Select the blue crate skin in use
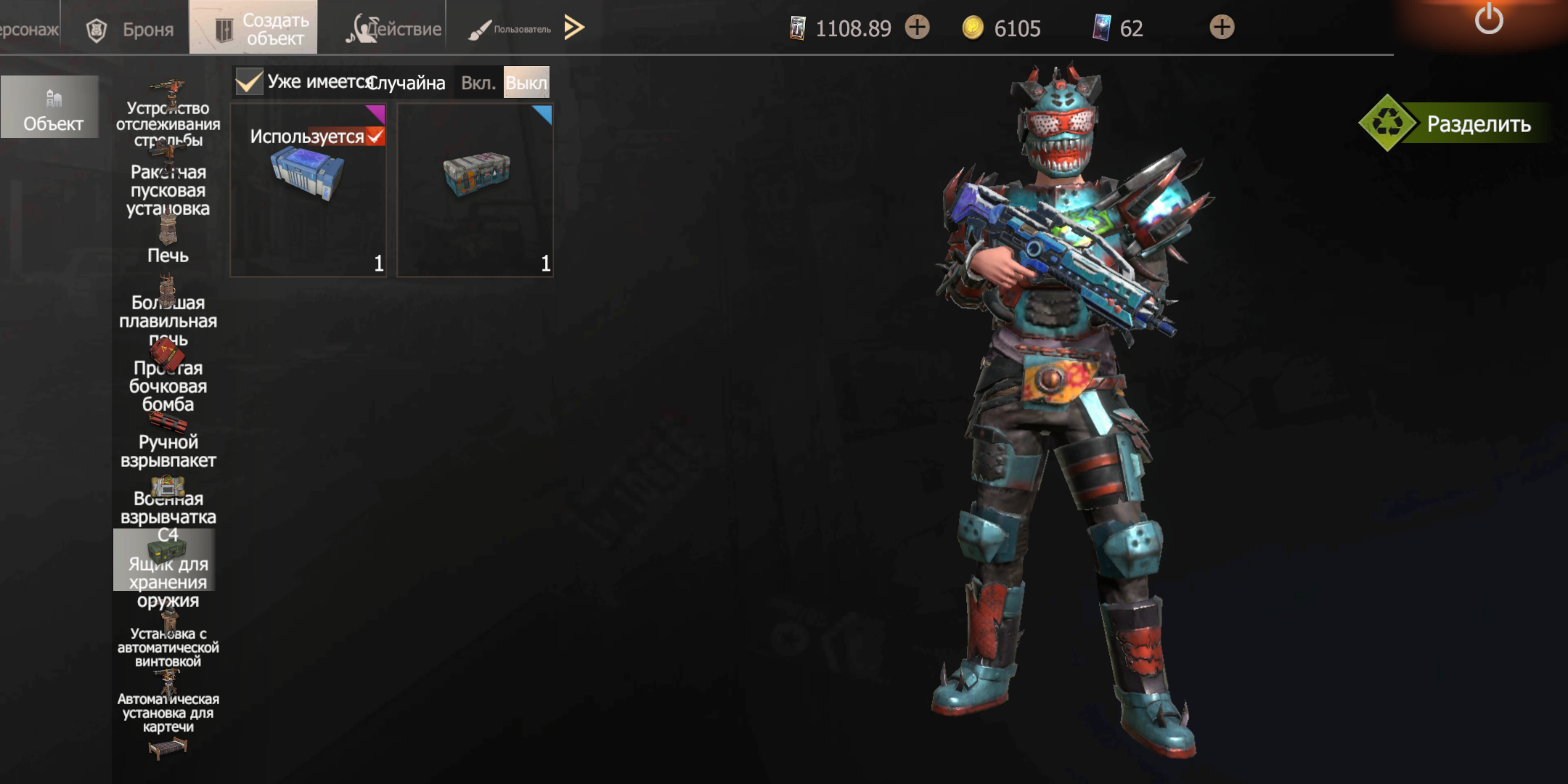Screen dimensions: 1568x784 pos(309,190)
